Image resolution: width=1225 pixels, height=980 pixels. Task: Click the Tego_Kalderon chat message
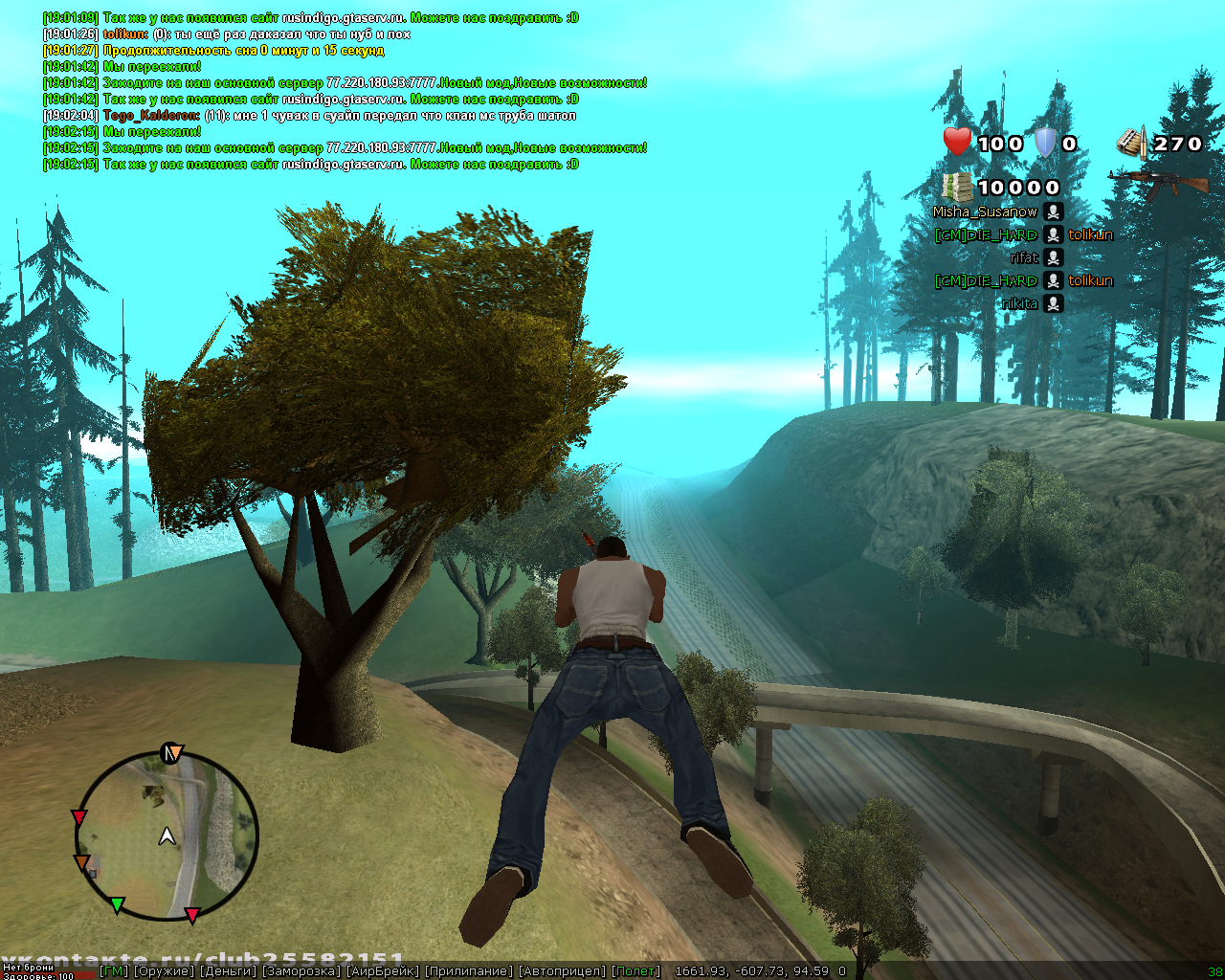pos(340,116)
